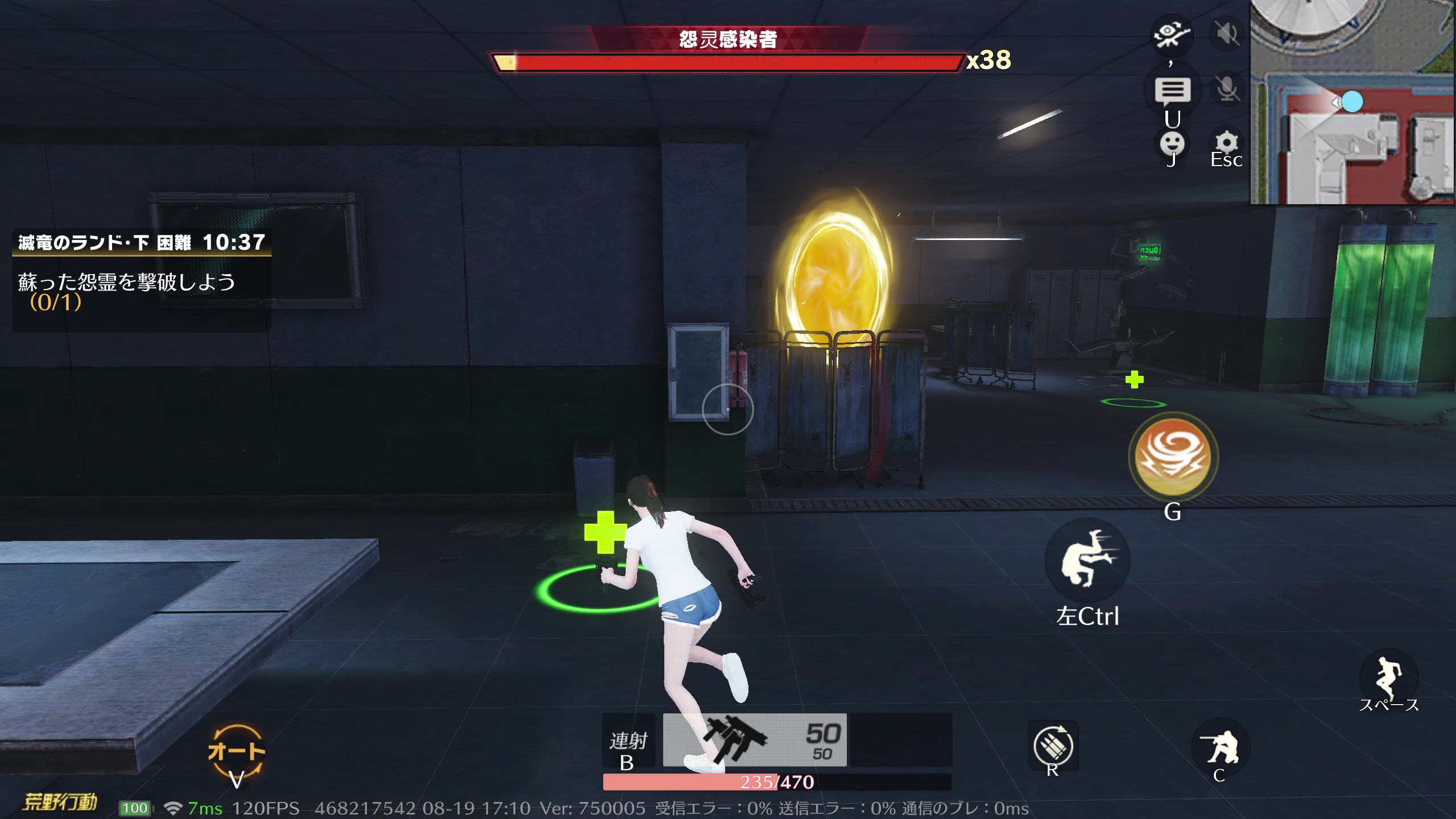Viewport: 1456px width, 819px height.
Task: Open the settings gear menu
Action: point(1226,142)
